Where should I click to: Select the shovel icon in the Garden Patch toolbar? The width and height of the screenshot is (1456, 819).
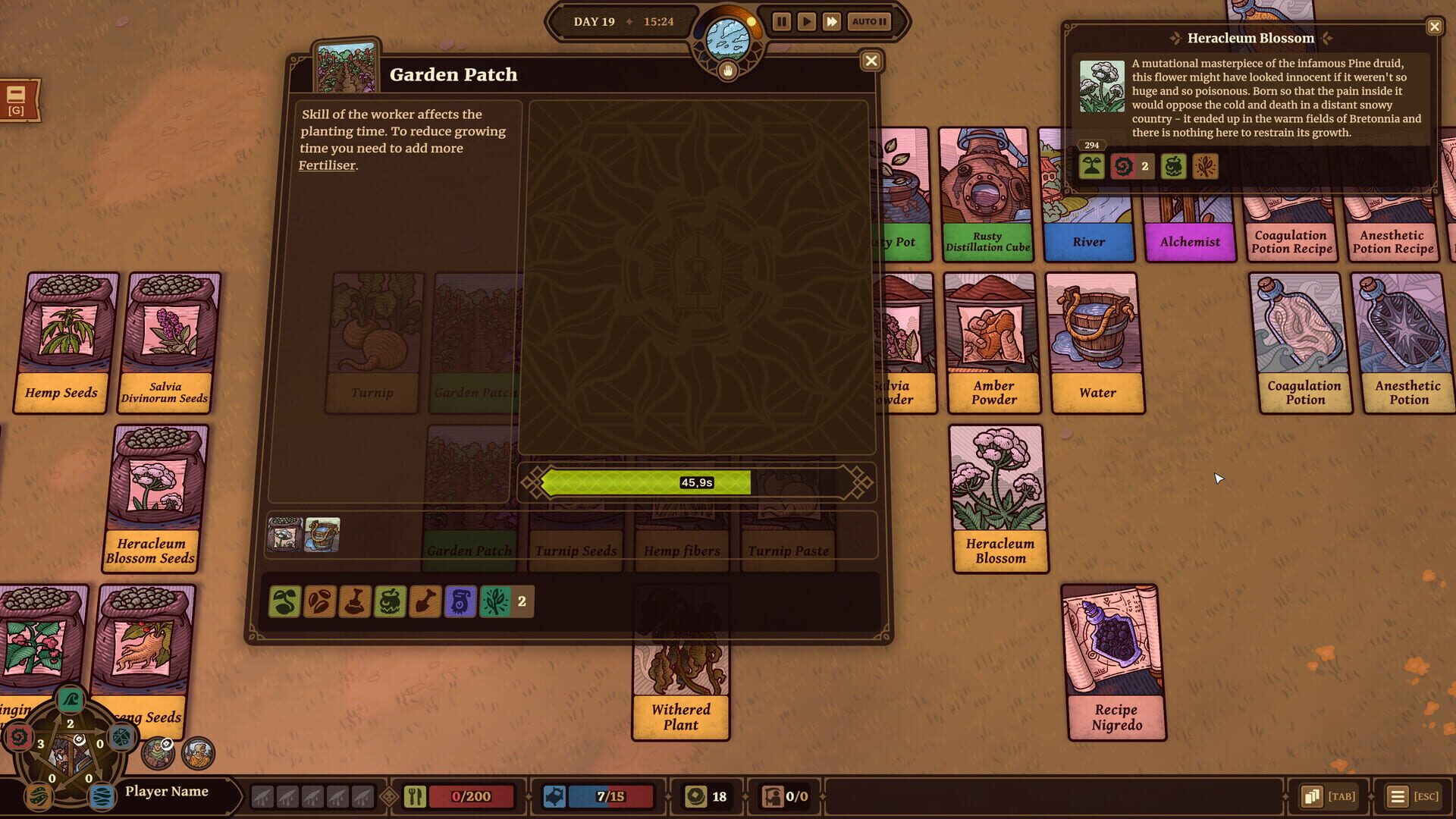[424, 601]
